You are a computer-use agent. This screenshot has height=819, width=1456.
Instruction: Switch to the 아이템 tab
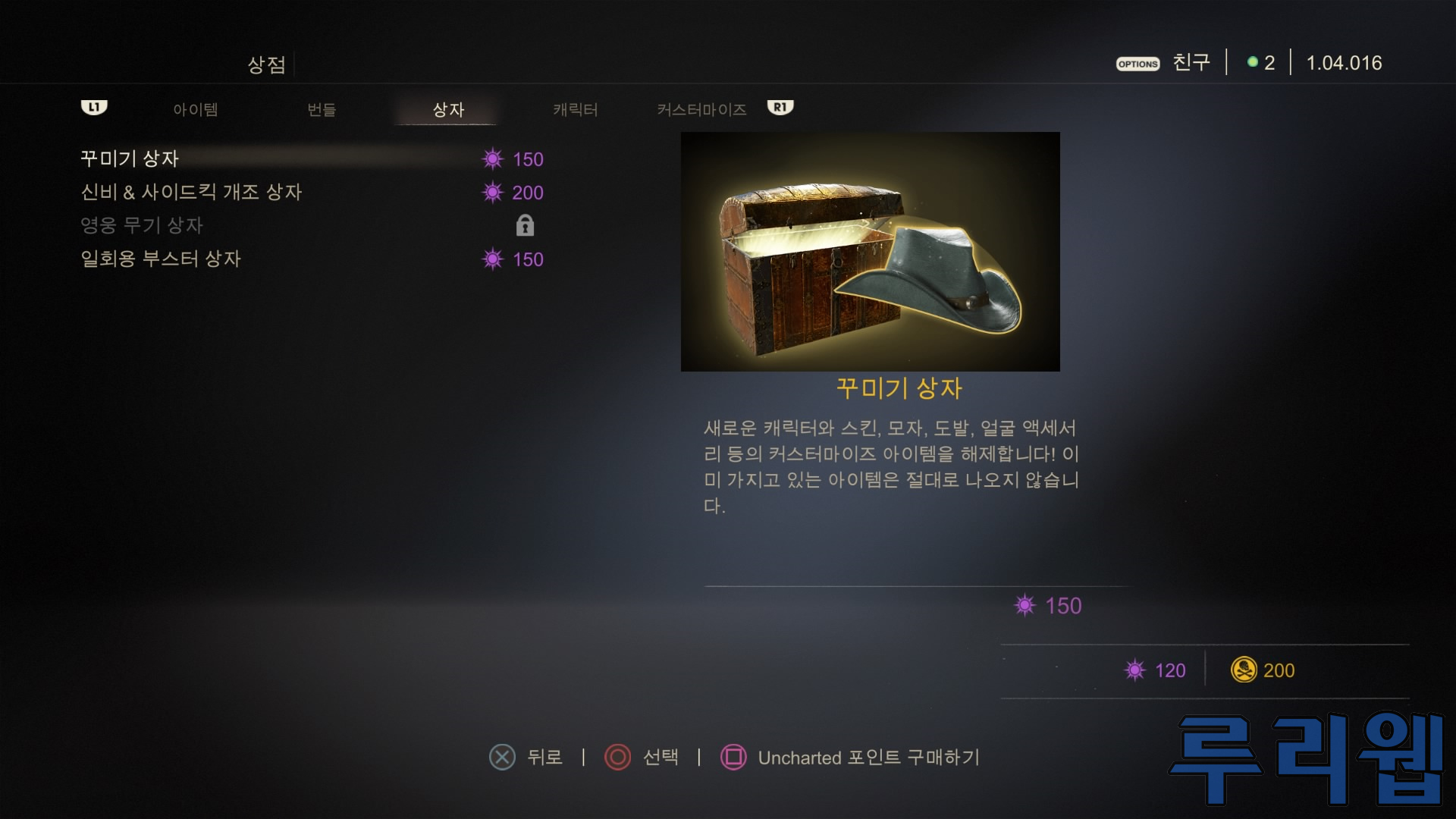pyautogui.click(x=195, y=110)
